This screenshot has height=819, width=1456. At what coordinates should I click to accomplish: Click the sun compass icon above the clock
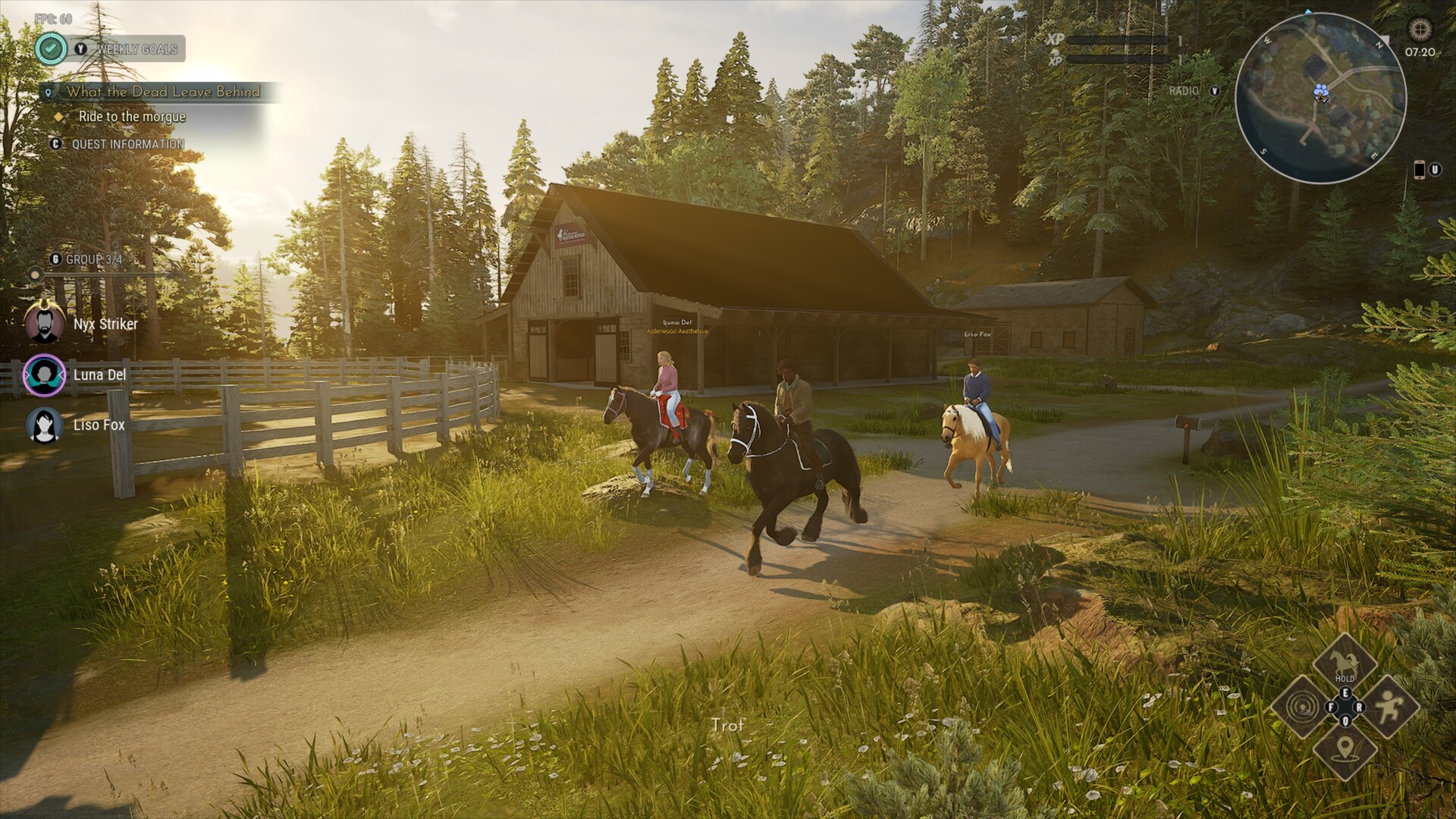coord(1420,29)
